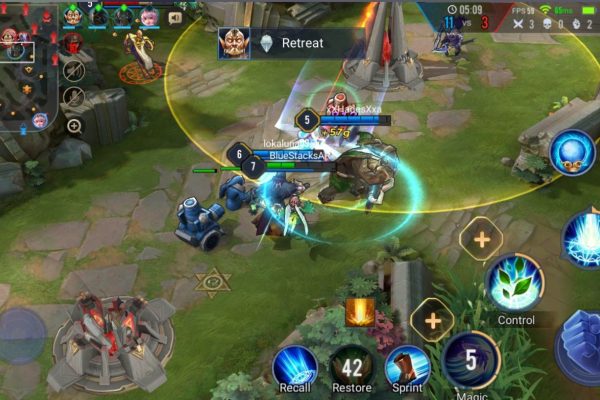600x400 pixels.
Task: Buy the suggested orange item in shop shortcut
Action: click(360, 313)
